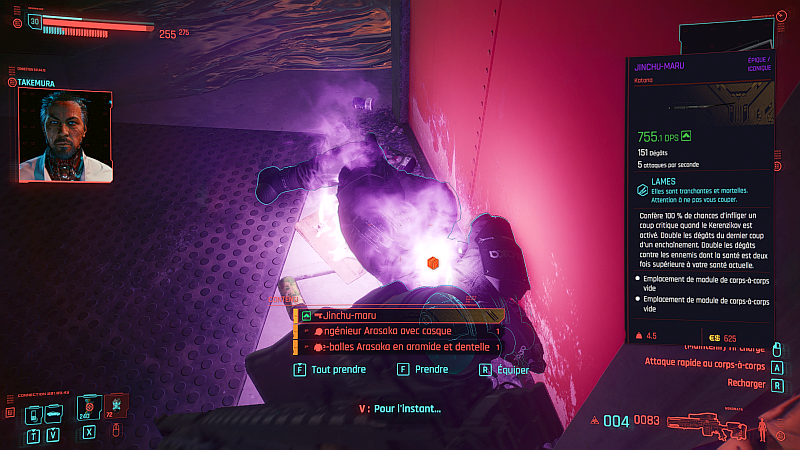
Task: Select the grenade gadget slot showing 72
Action: coord(117,405)
